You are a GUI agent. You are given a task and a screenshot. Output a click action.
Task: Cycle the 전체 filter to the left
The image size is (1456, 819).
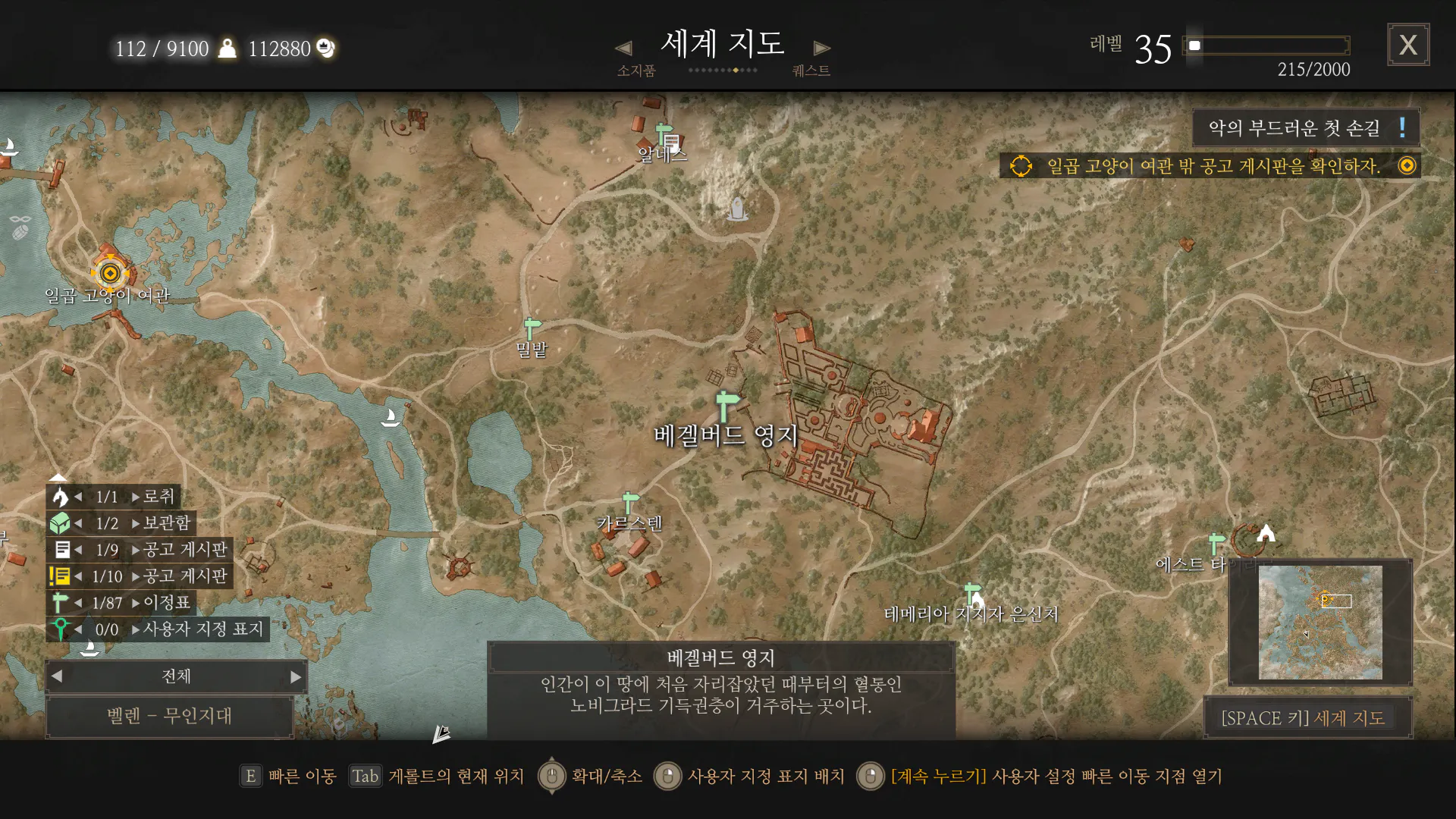[x=58, y=676]
